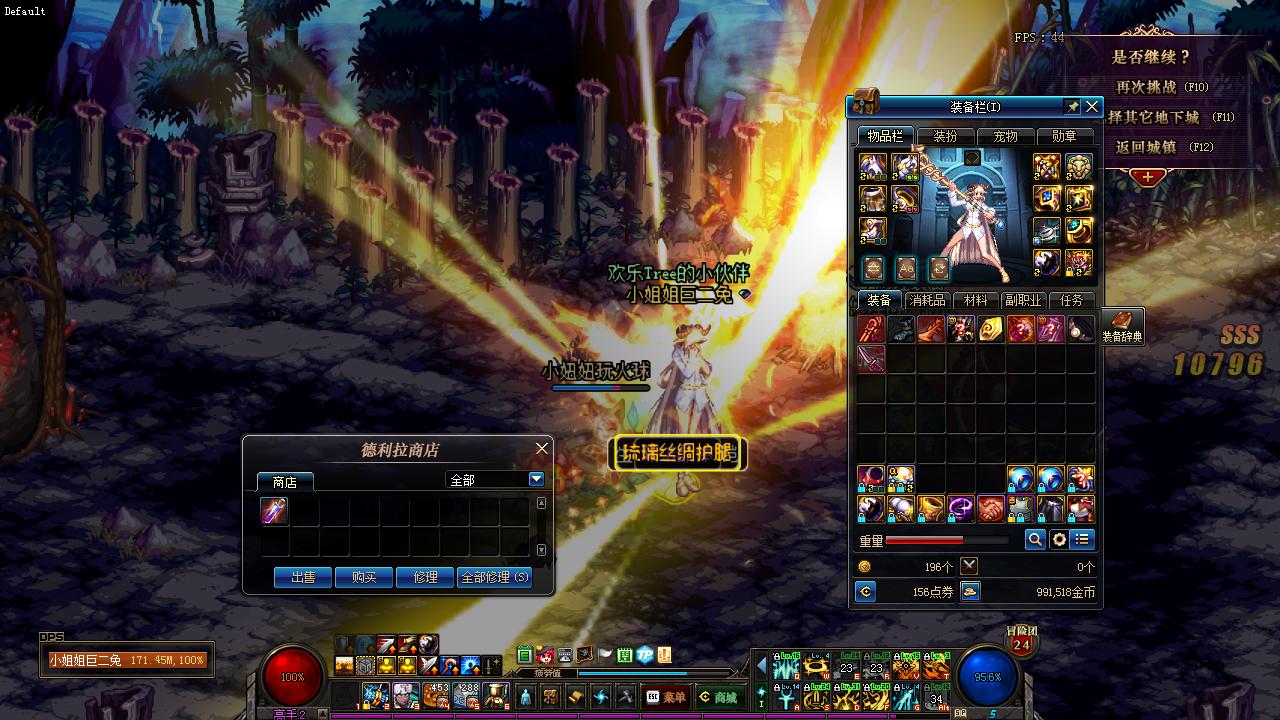Open the 菜单 menu button

pos(667,697)
